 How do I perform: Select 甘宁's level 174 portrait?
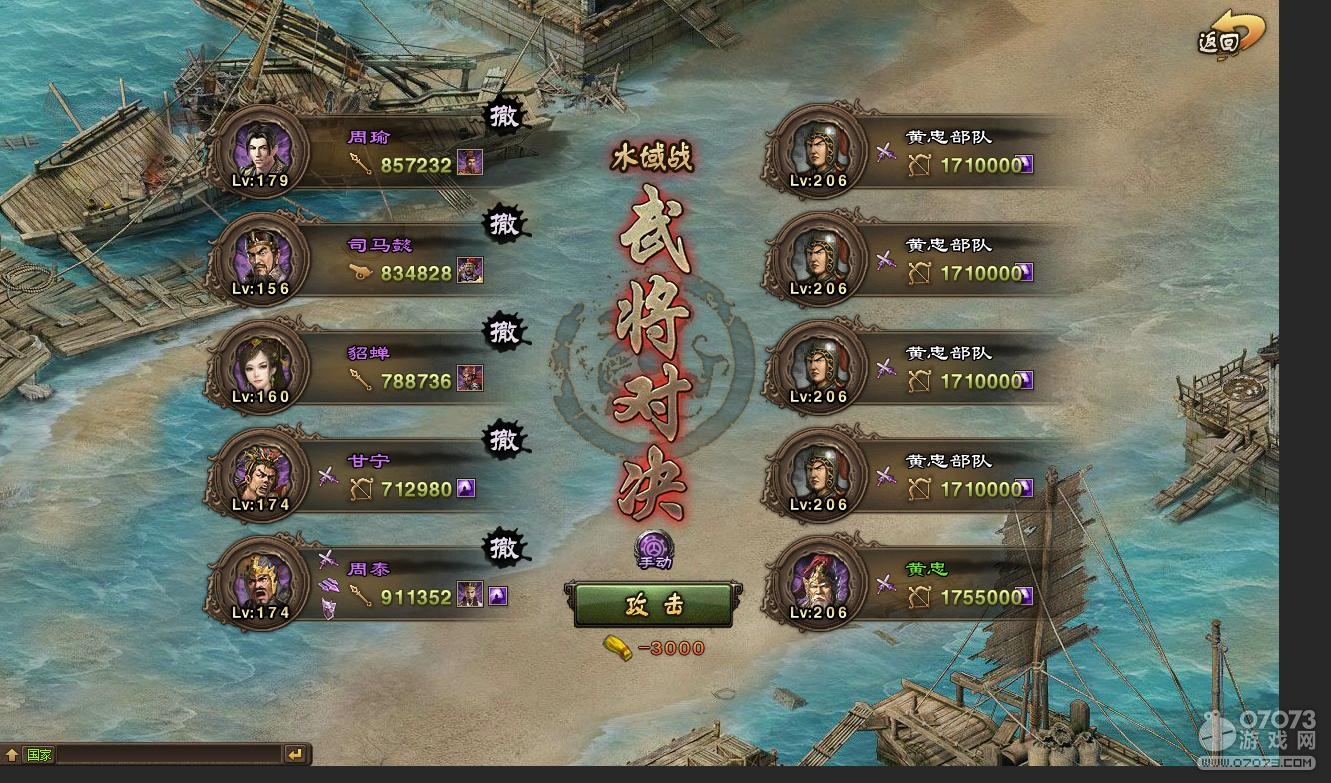(x=259, y=475)
